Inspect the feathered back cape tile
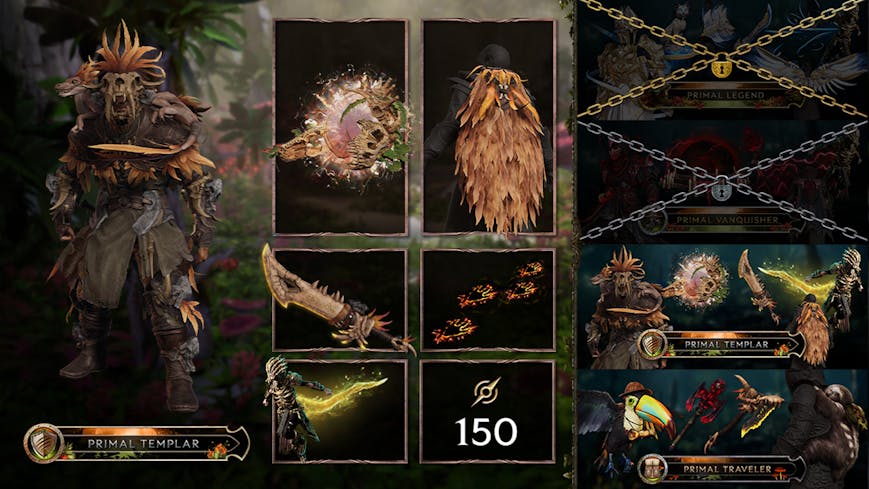 click(x=489, y=127)
